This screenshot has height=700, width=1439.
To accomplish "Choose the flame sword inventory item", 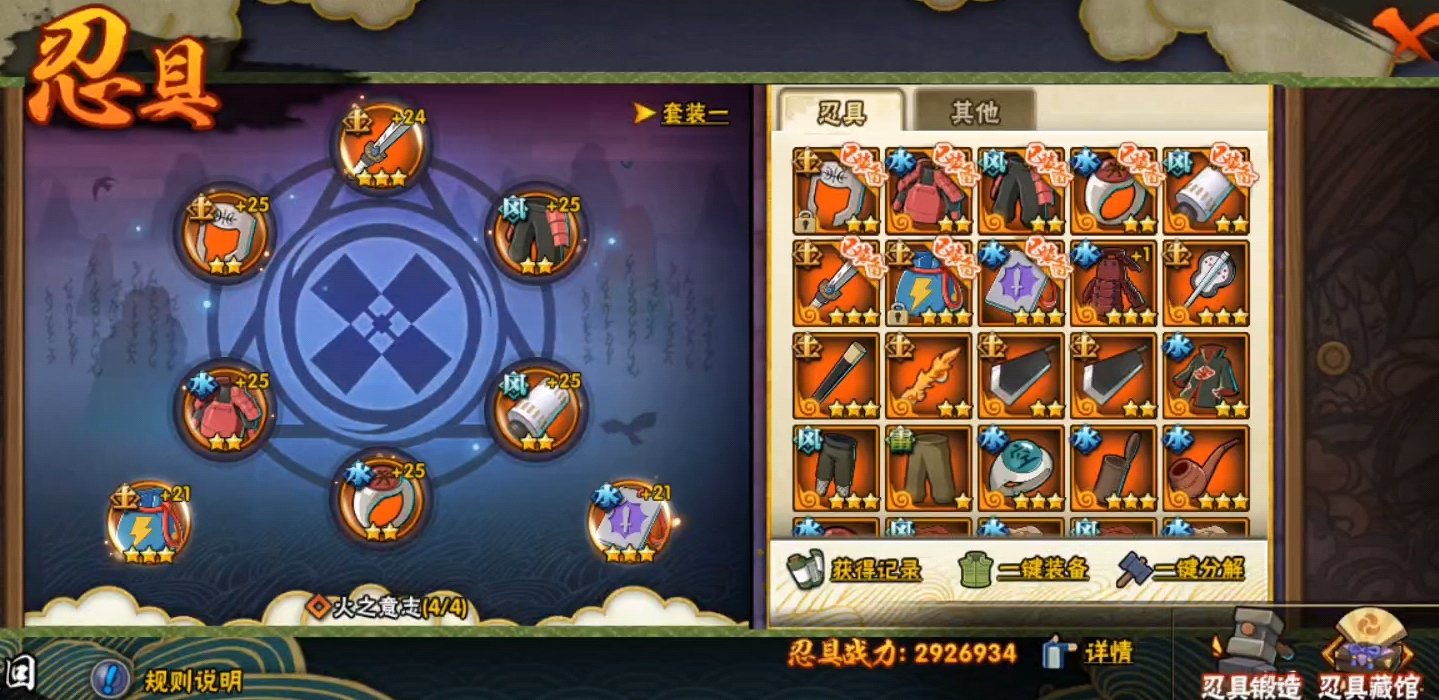I will (x=929, y=377).
